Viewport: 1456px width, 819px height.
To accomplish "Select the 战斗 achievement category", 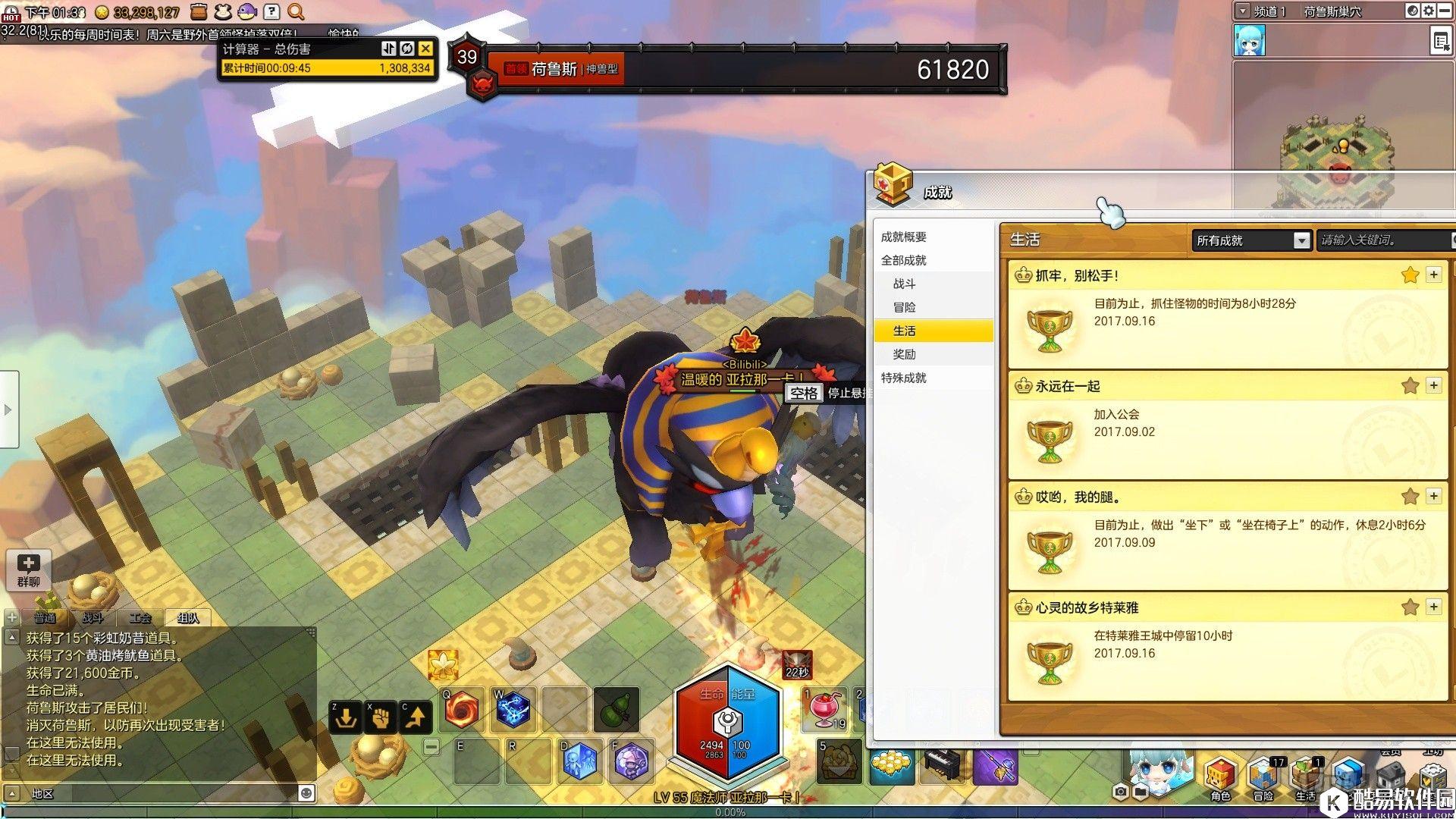I will point(904,284).
